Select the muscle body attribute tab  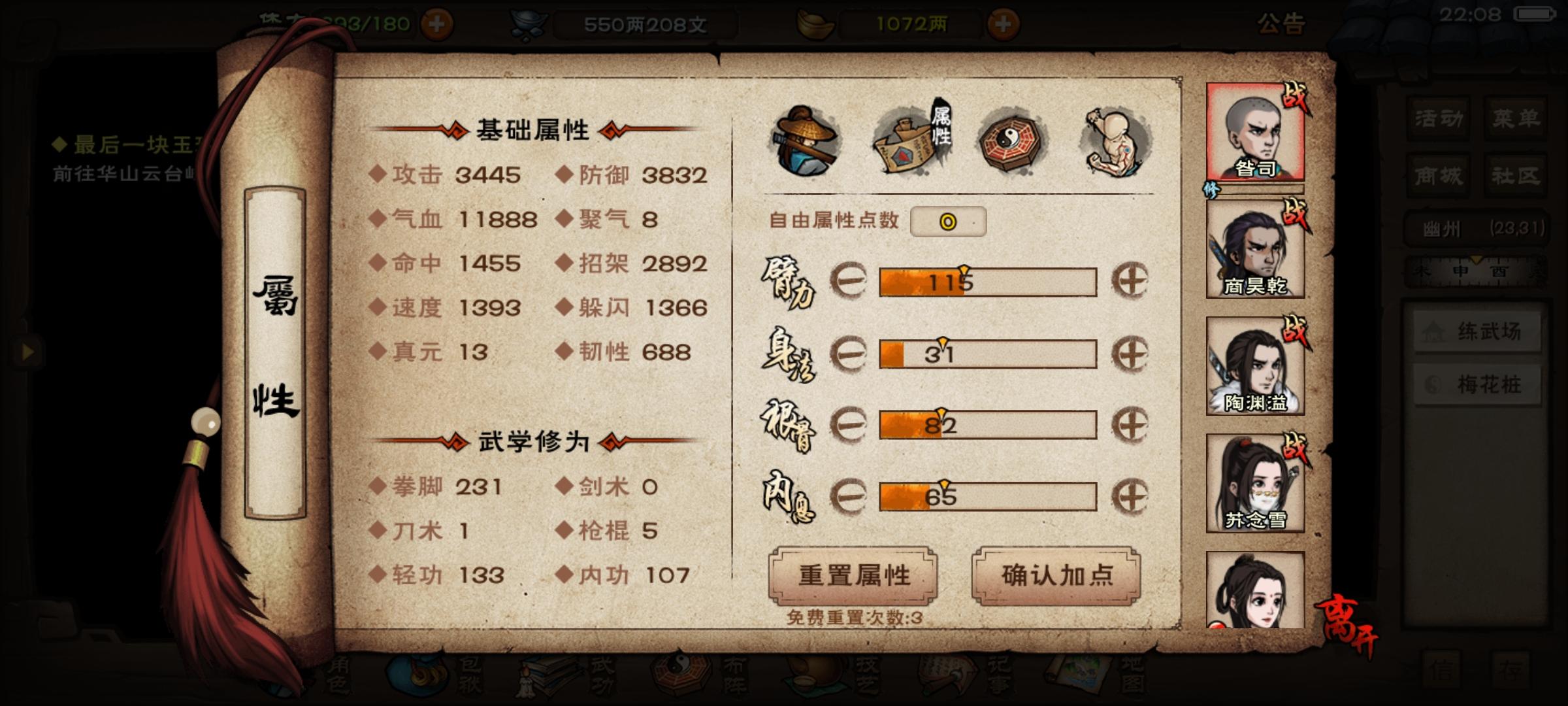pyautogui.click(x=1111, y=137)
